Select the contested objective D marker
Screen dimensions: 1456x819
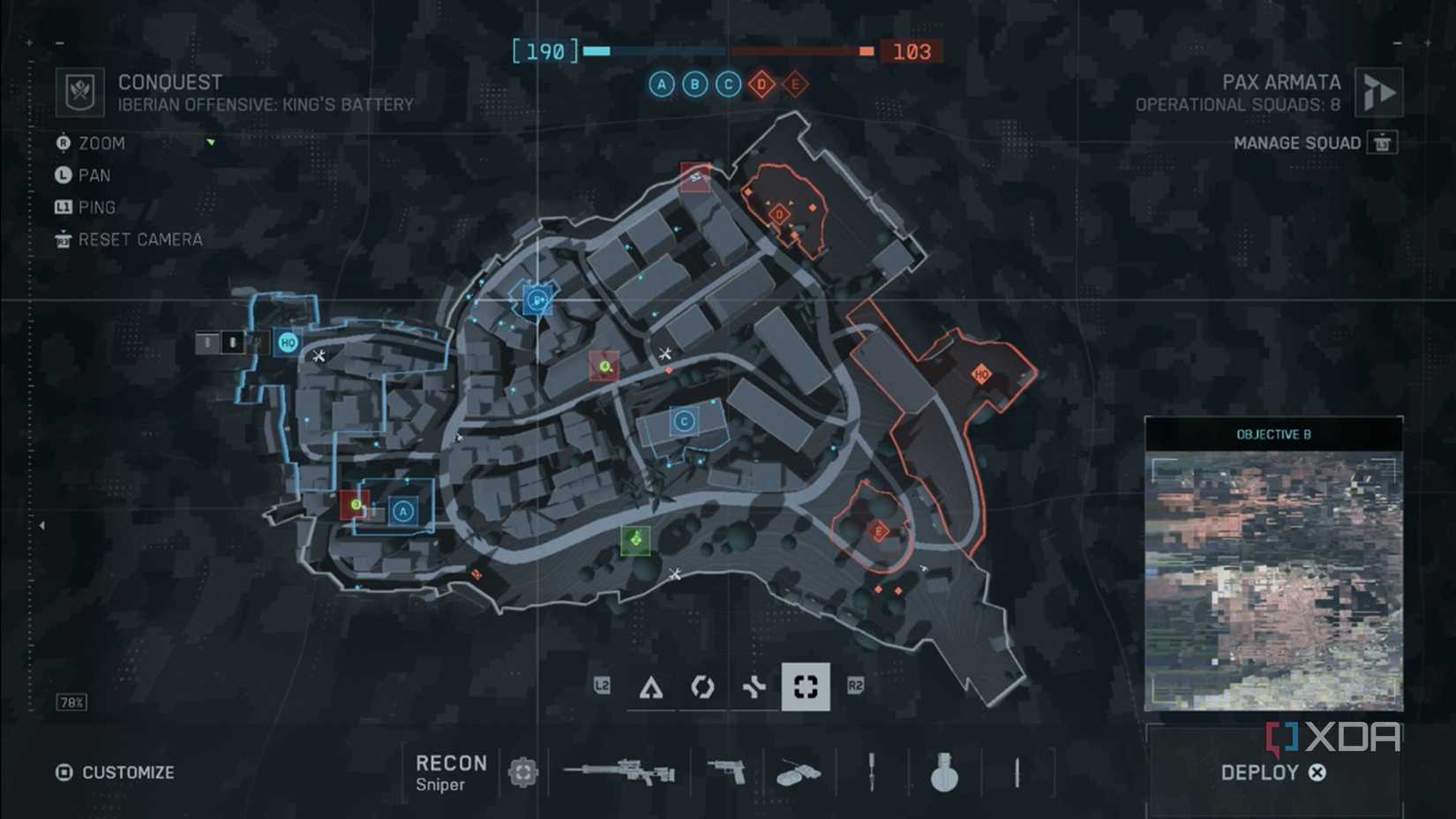click(x=761, y=85)
